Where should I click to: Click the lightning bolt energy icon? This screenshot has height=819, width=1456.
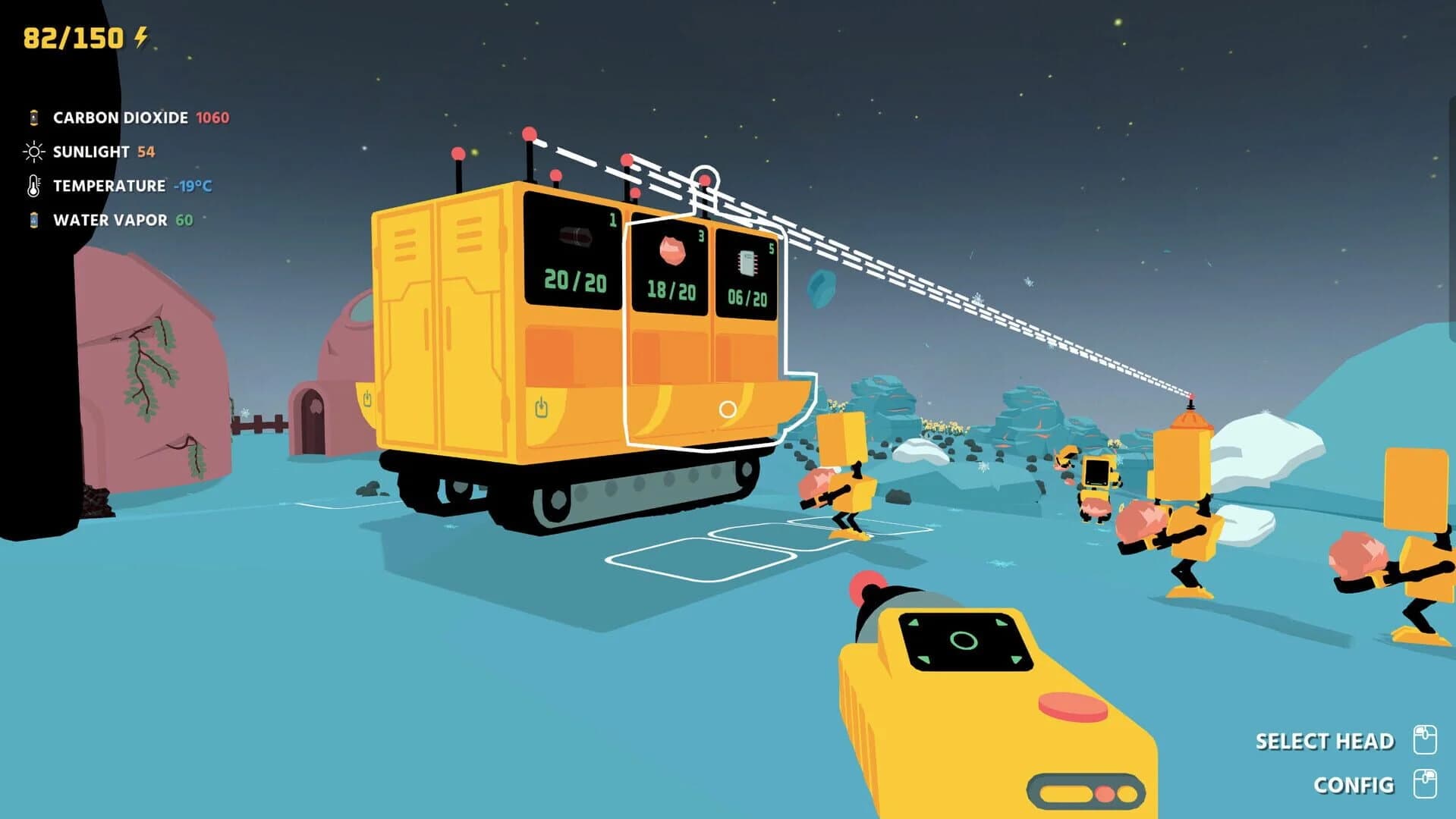point(142,35)
